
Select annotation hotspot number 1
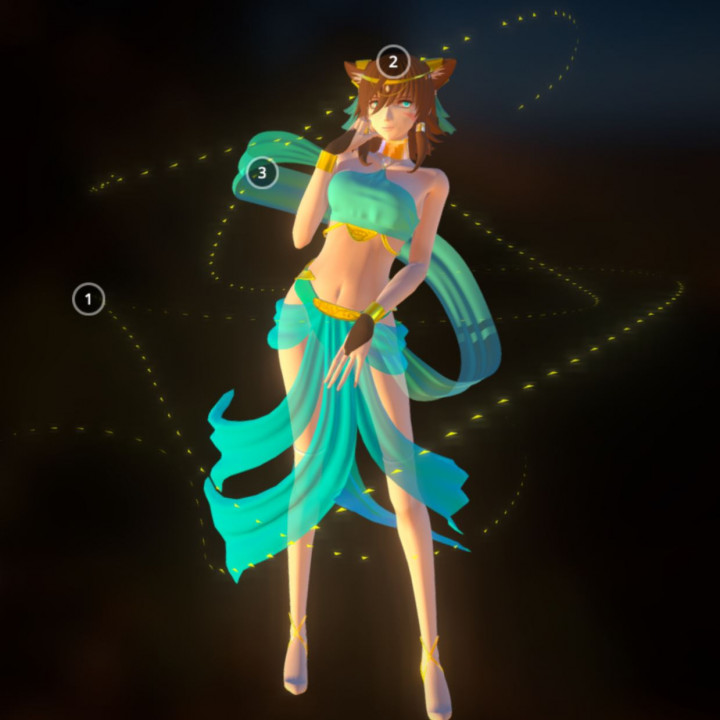(x=89, y=298)
